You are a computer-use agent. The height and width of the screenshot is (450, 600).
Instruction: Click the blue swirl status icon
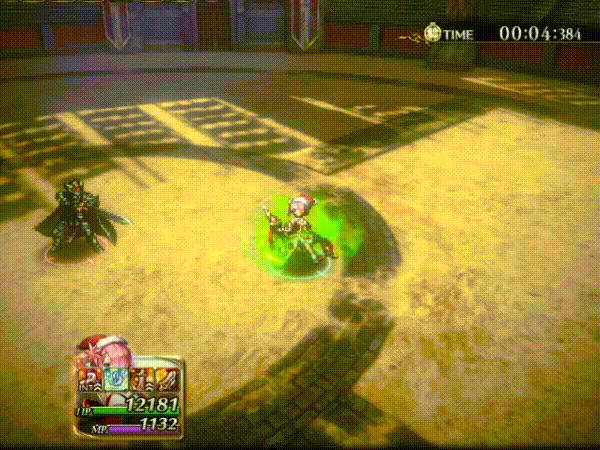tap(117, 381)
